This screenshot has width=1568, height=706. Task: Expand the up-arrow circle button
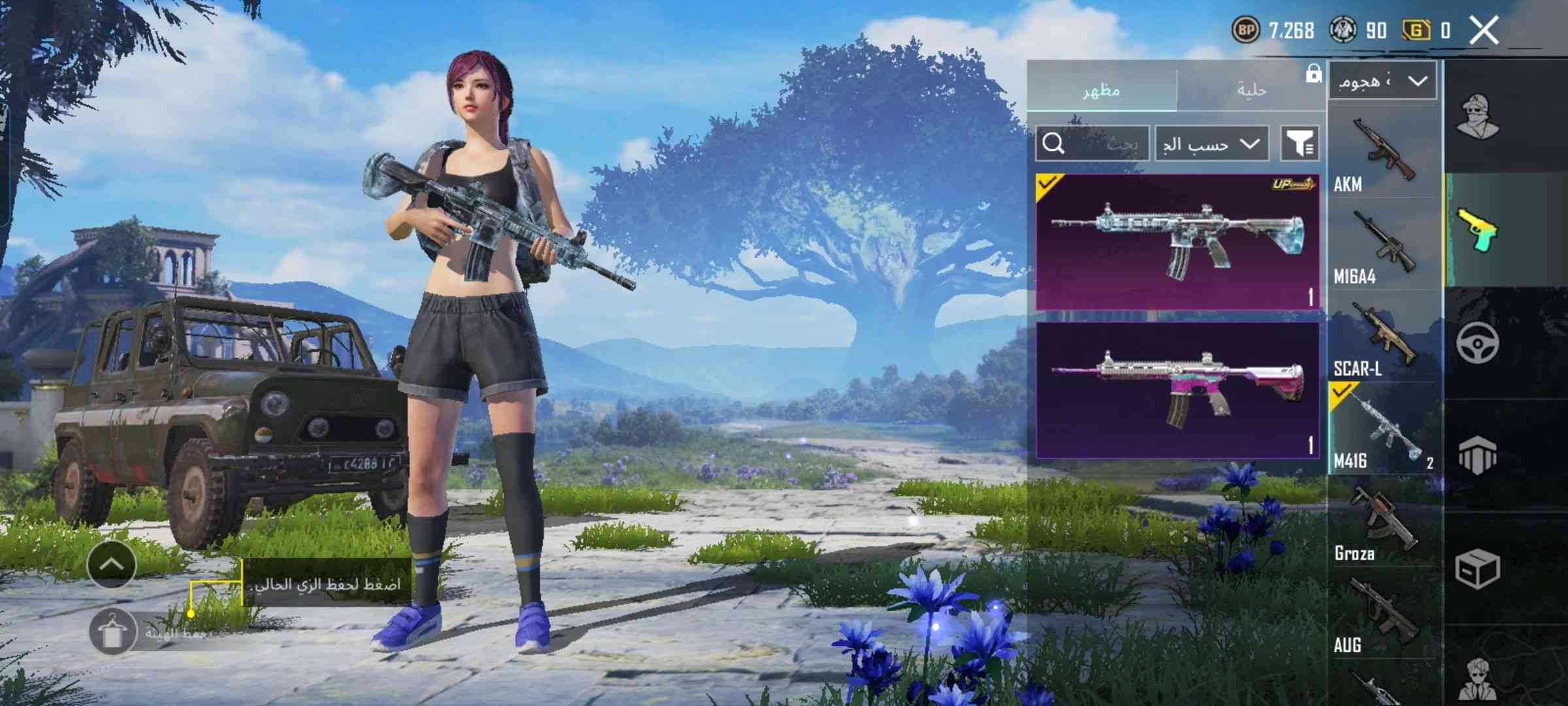(x=112, y=564)
